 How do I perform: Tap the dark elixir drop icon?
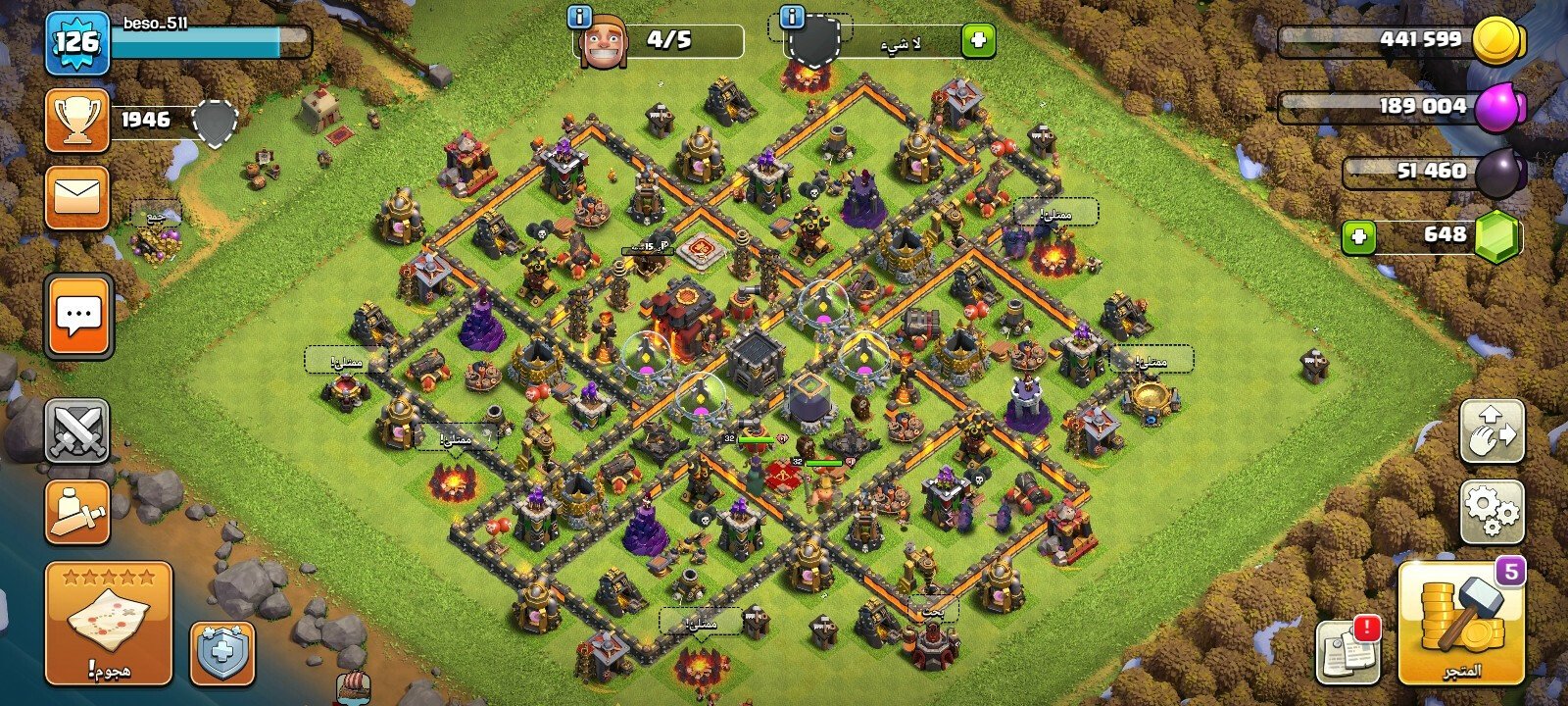[x=1499, y=173]
